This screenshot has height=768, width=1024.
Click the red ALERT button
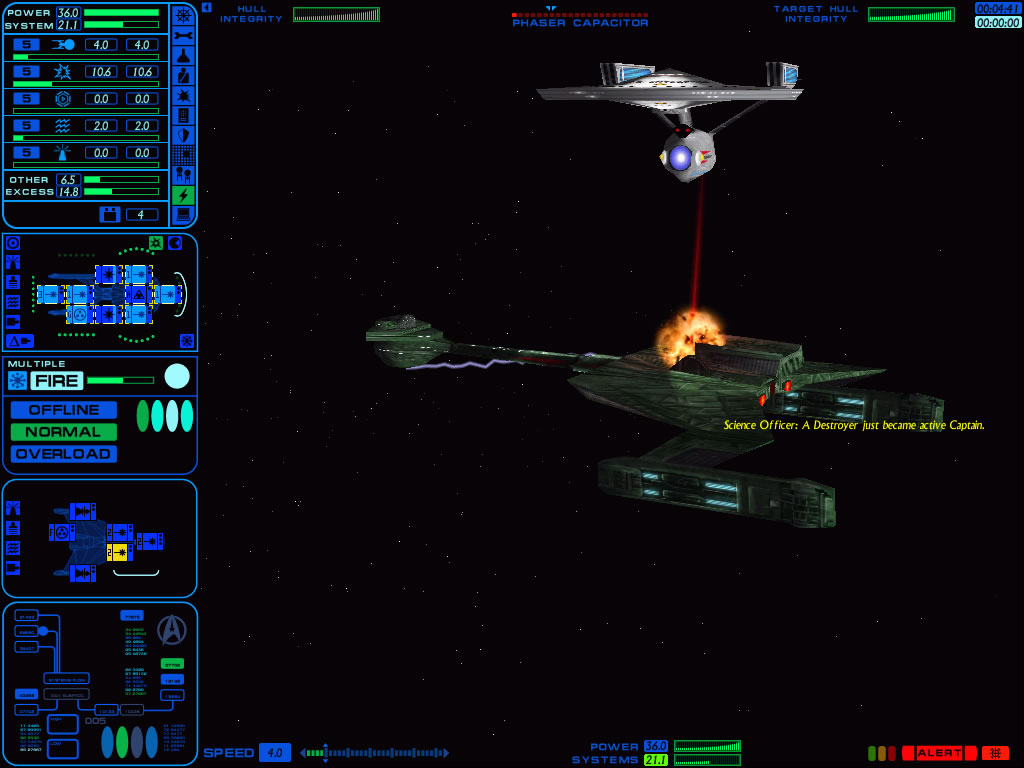pyautogui.click(x=939, y=753)
